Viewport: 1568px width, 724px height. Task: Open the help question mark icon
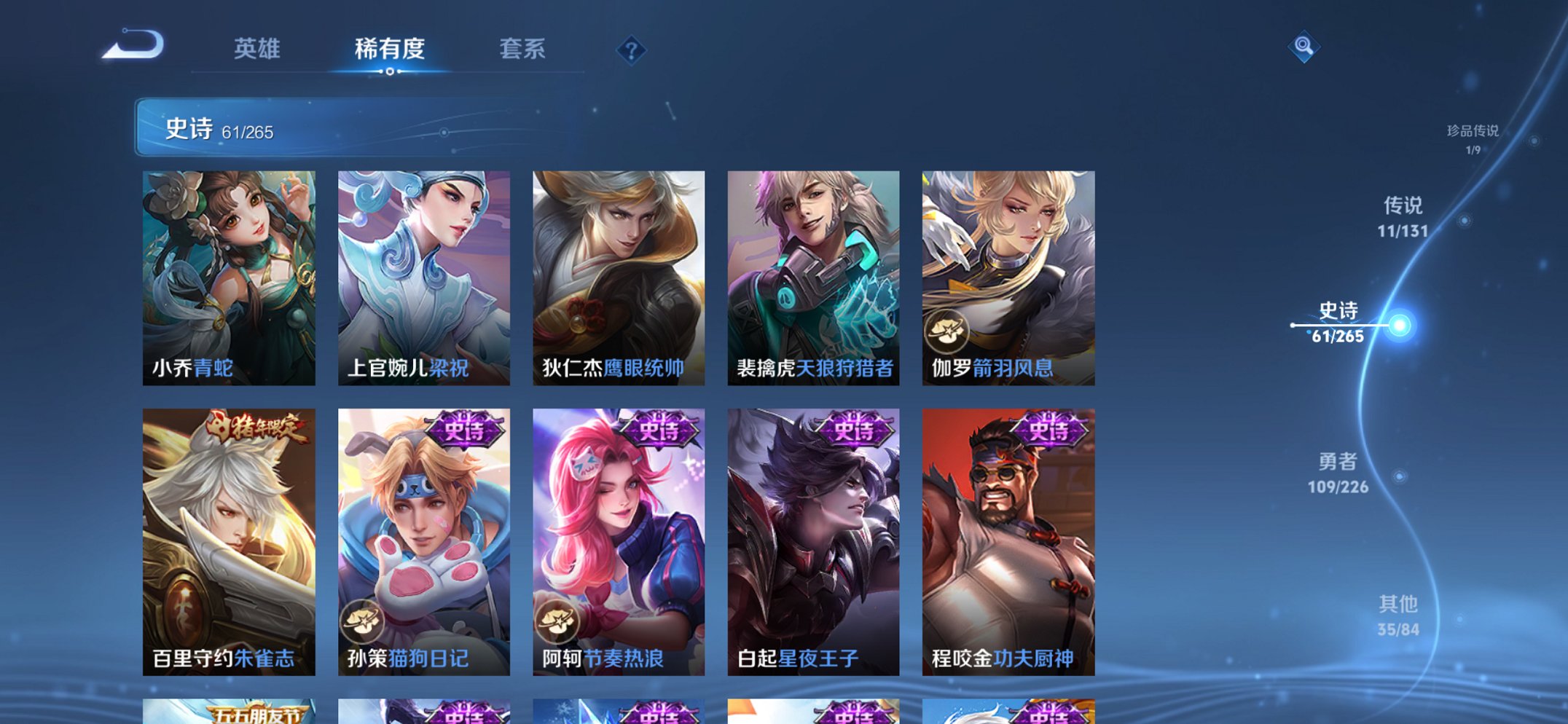(x=631, y=50)
